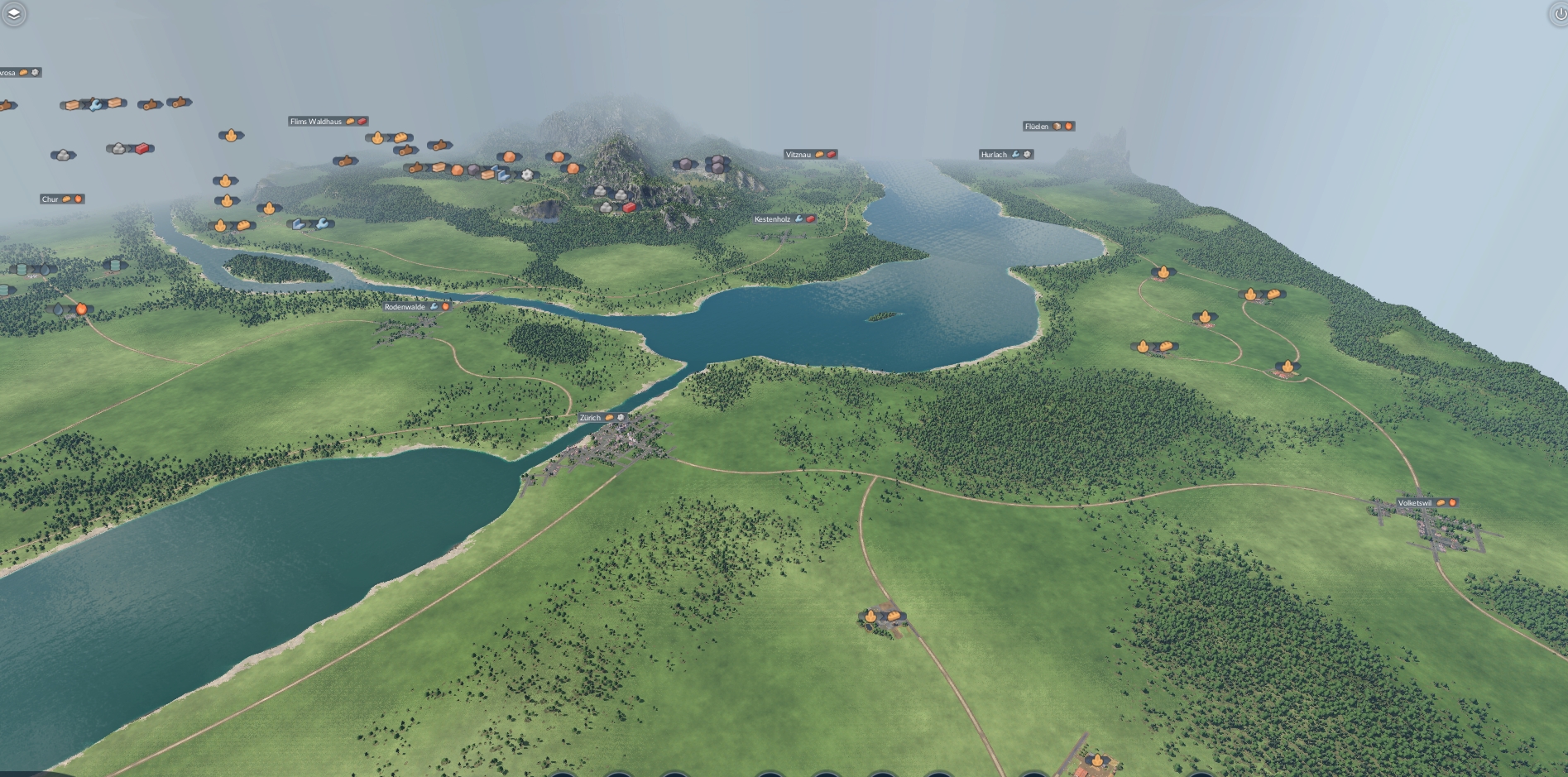Select the Rodenwalde town label
Viewport: 1568px width, 777px height.
405,307
